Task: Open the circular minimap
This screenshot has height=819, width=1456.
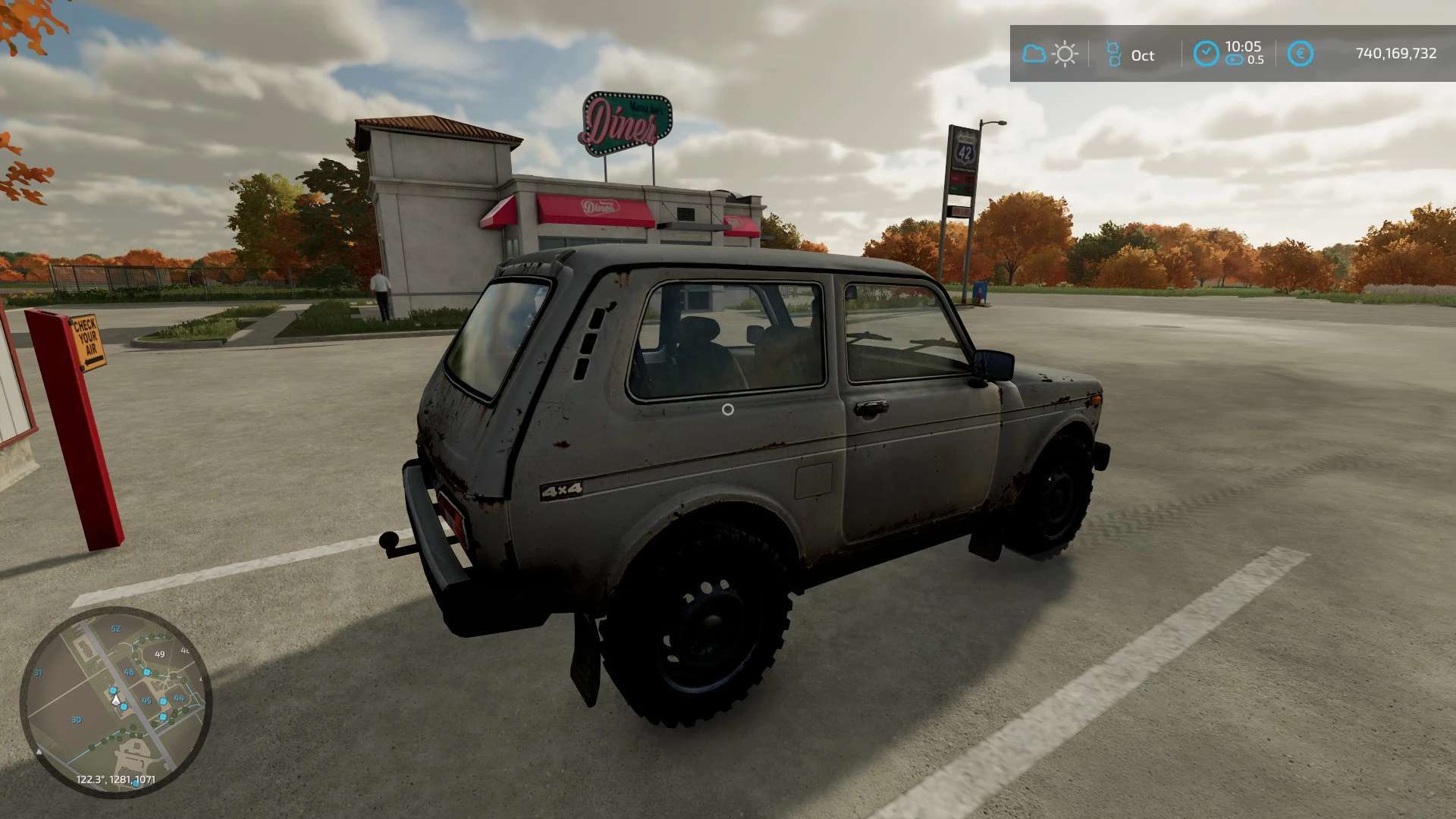Action: coord(115,701)
